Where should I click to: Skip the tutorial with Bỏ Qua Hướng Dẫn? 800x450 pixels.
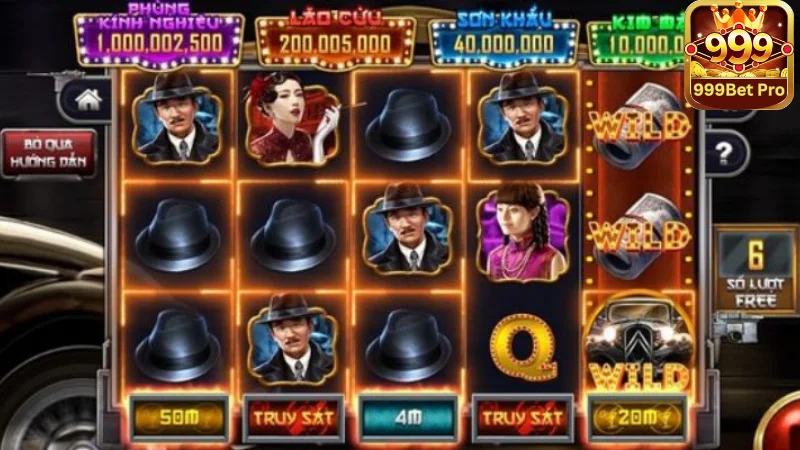point(48,153)
